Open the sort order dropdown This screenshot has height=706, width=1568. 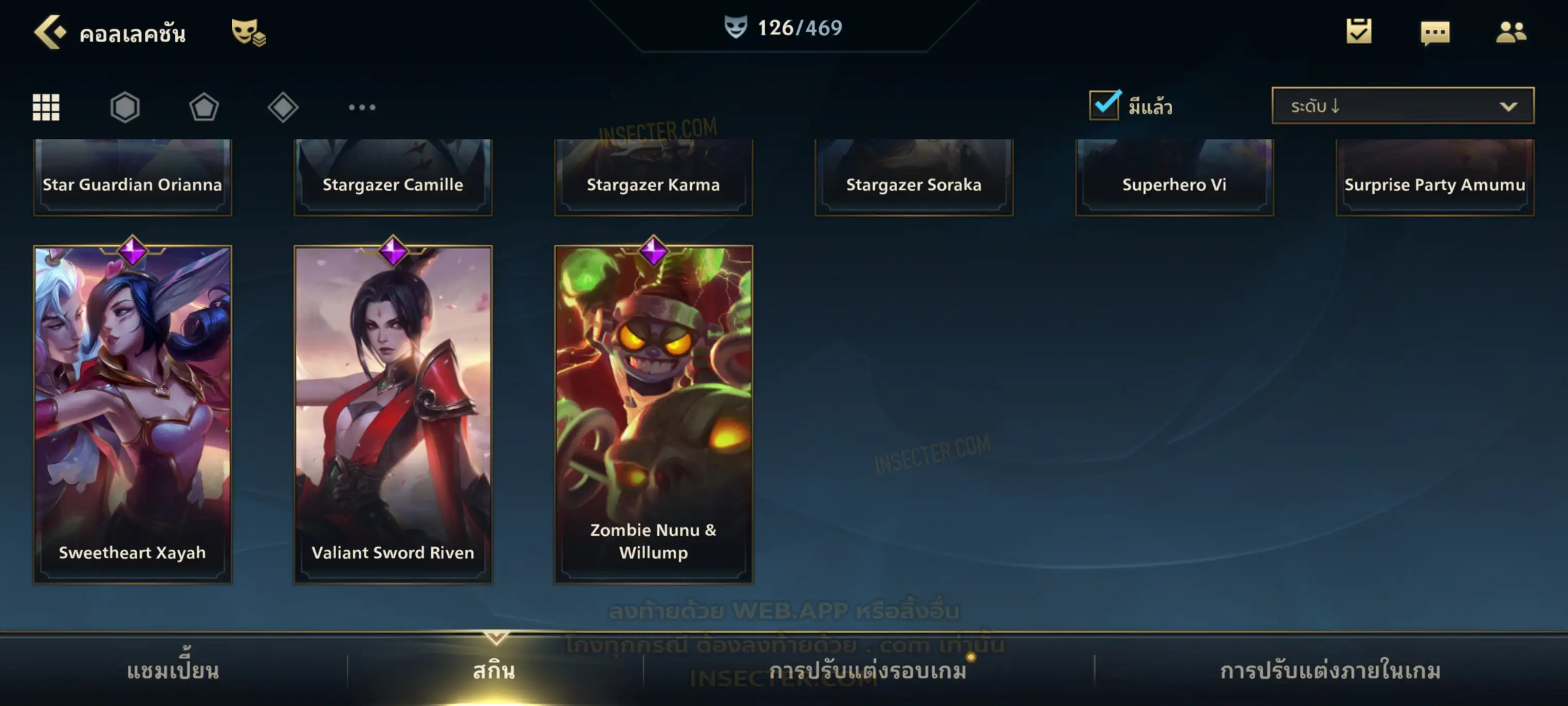click(x=1403, y=106)
